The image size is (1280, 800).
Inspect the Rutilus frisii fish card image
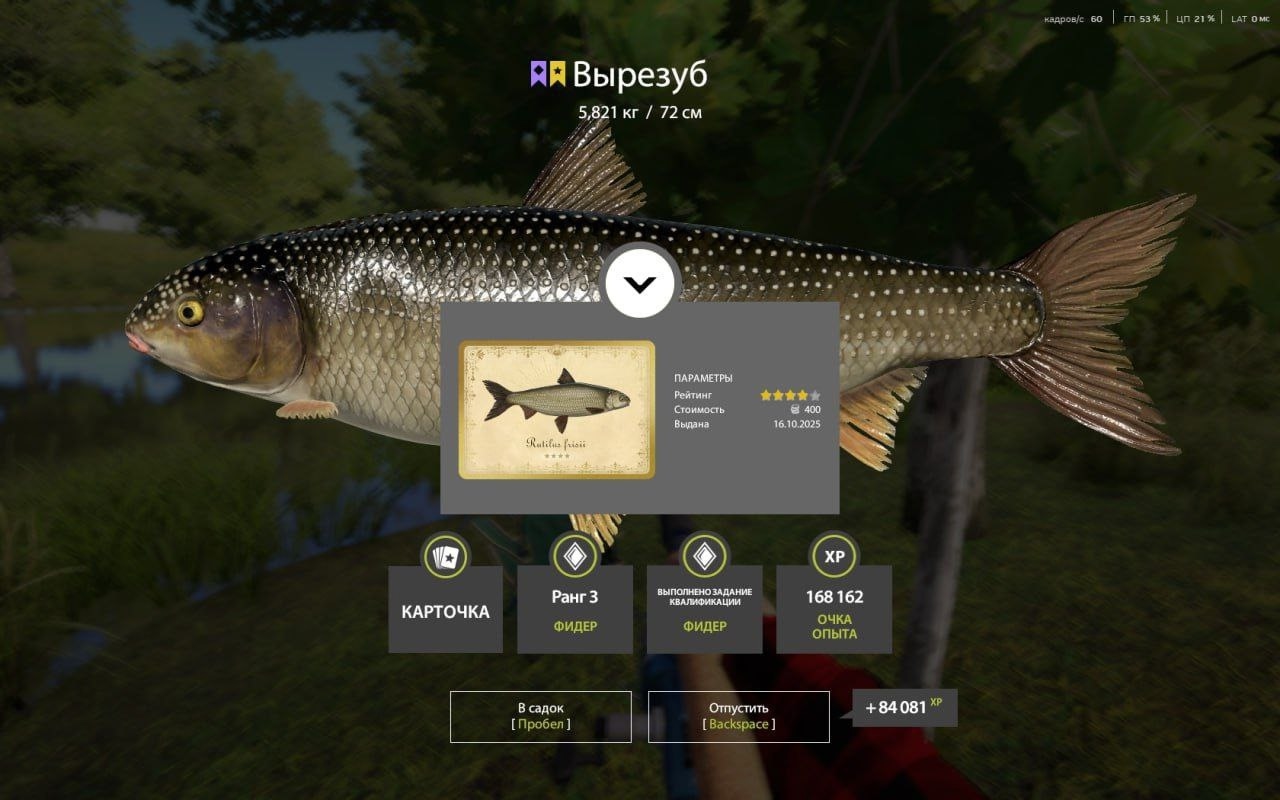pos(557,410)
